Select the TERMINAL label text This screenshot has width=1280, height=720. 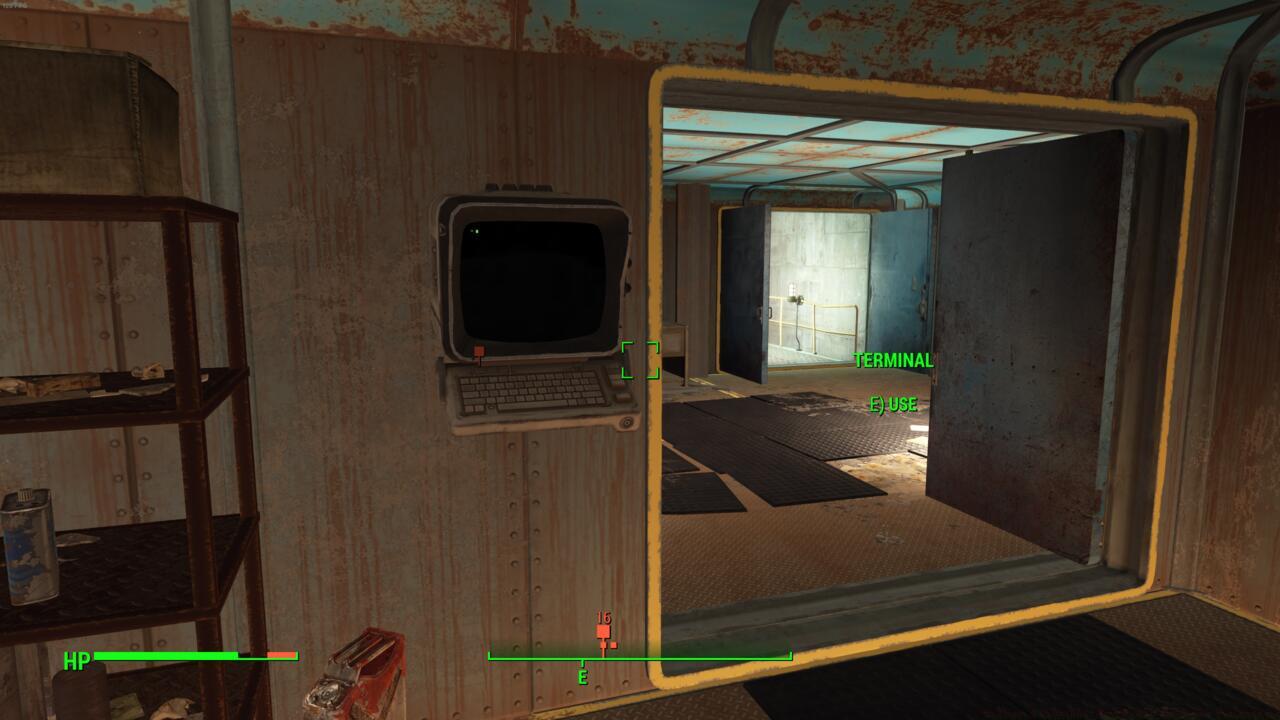[892, 360]
